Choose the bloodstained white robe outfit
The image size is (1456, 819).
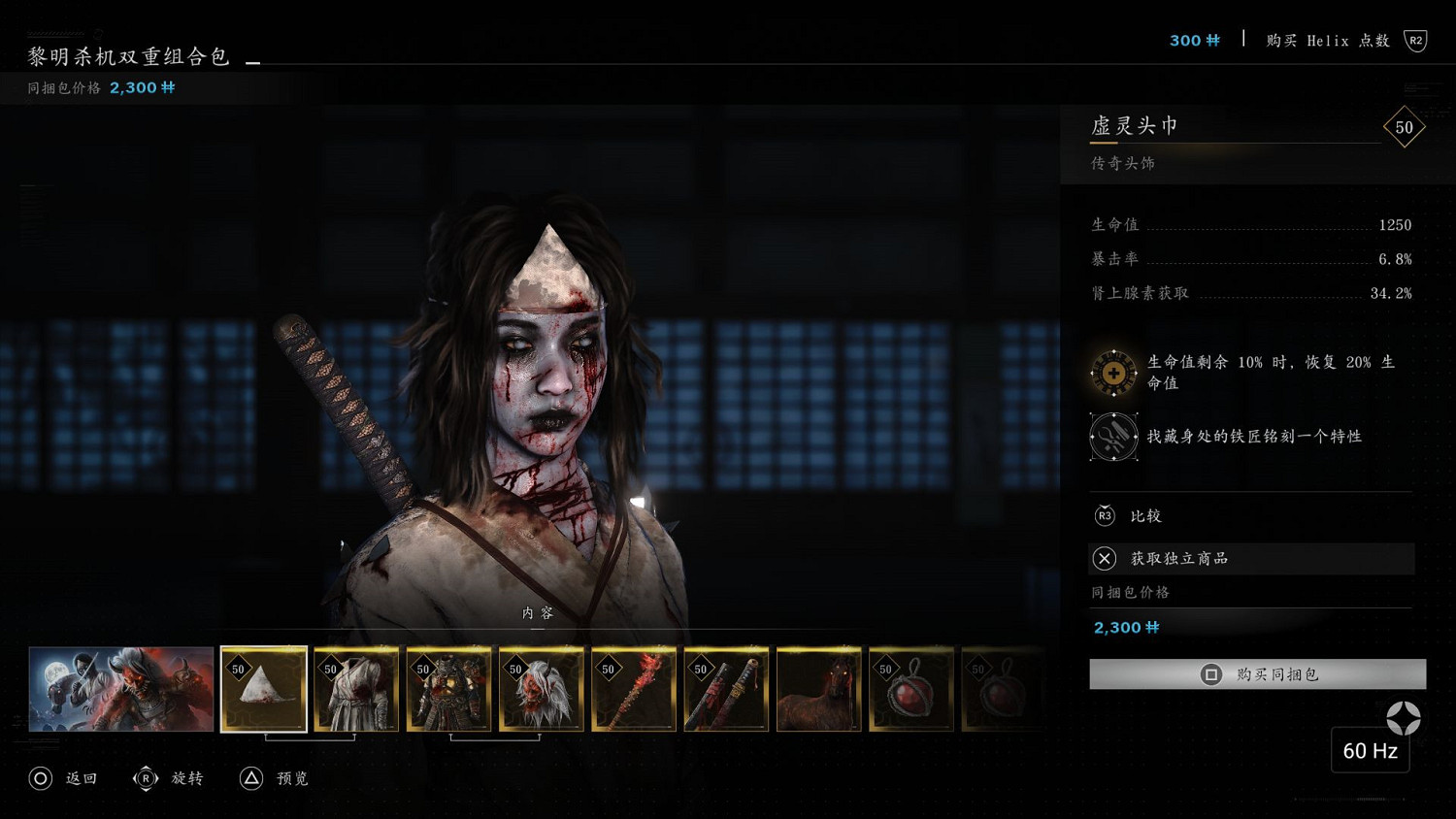[x=356, y=689]
